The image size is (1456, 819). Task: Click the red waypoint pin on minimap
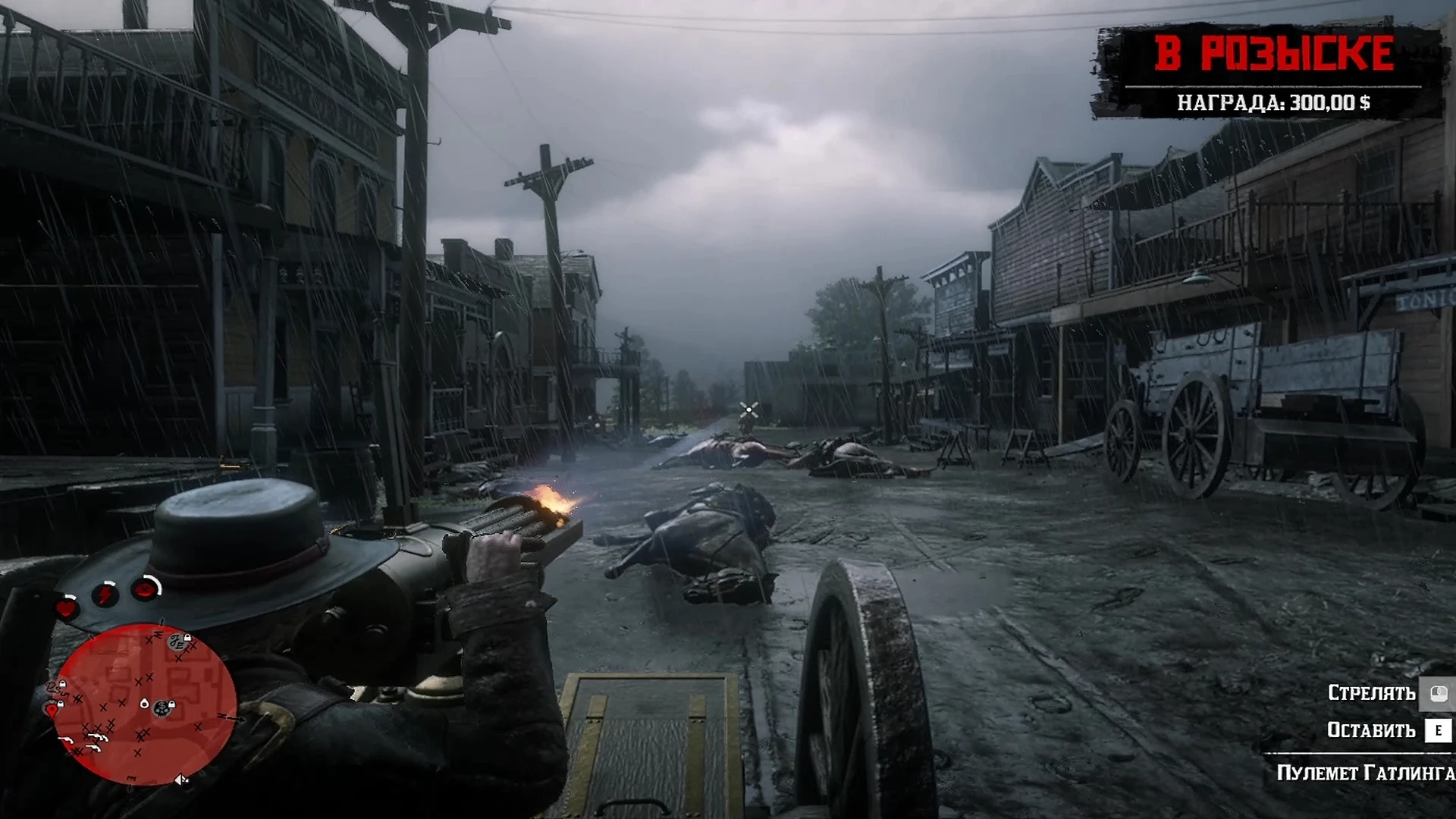click(x=52, y=709)
